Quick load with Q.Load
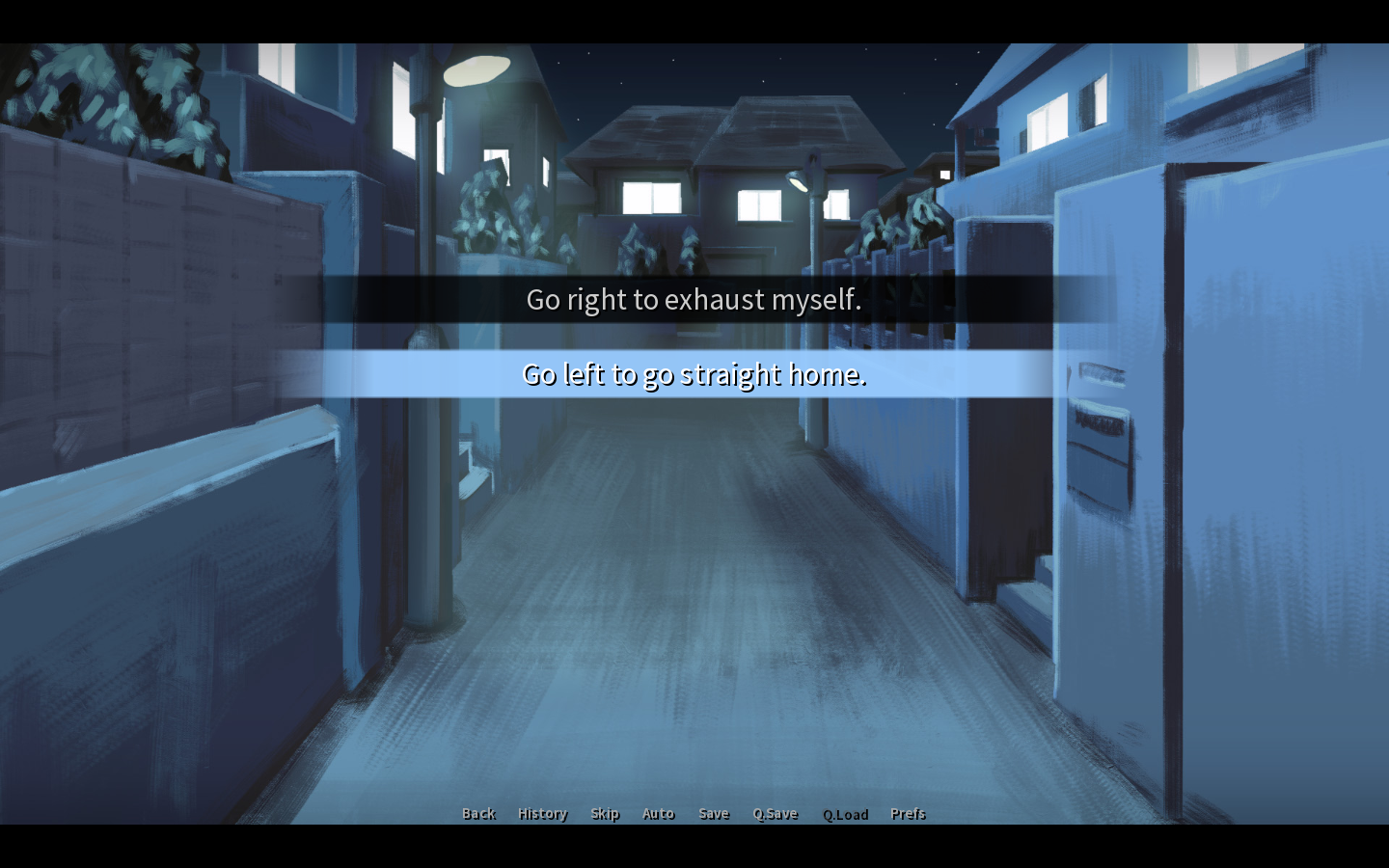The height and width of the screenshot is (868, 1389). pyautogui.click(x=845, y=814)
